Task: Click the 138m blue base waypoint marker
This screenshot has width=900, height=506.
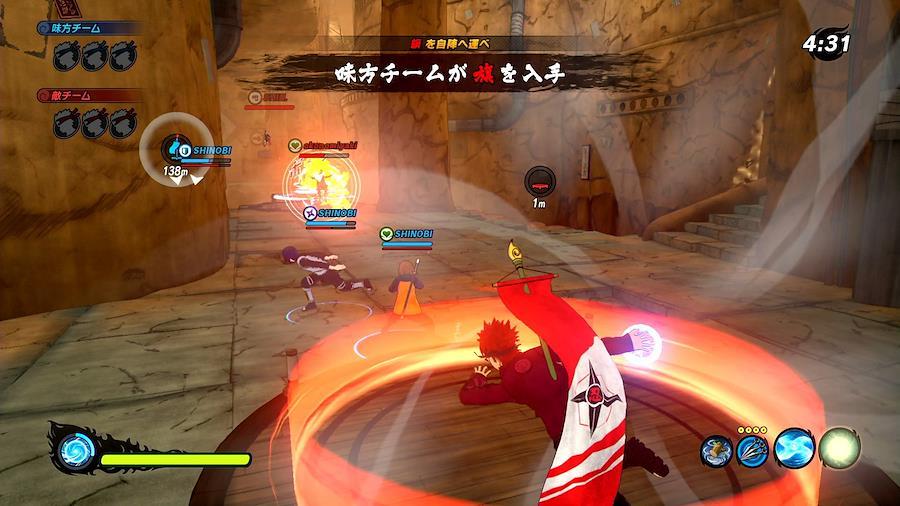Action: [177, 151]
